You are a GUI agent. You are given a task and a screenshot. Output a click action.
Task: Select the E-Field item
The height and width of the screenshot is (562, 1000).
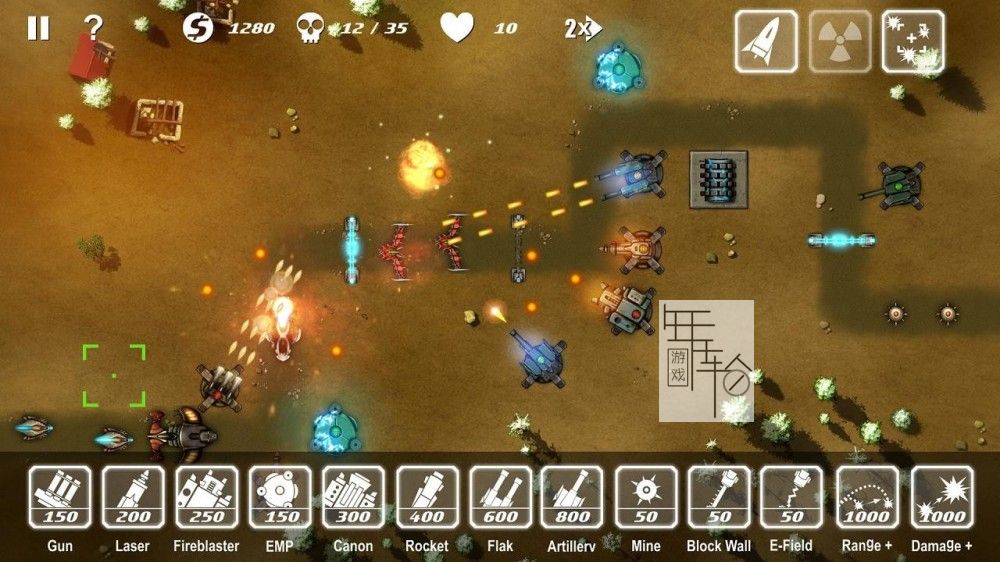(792, 497)
